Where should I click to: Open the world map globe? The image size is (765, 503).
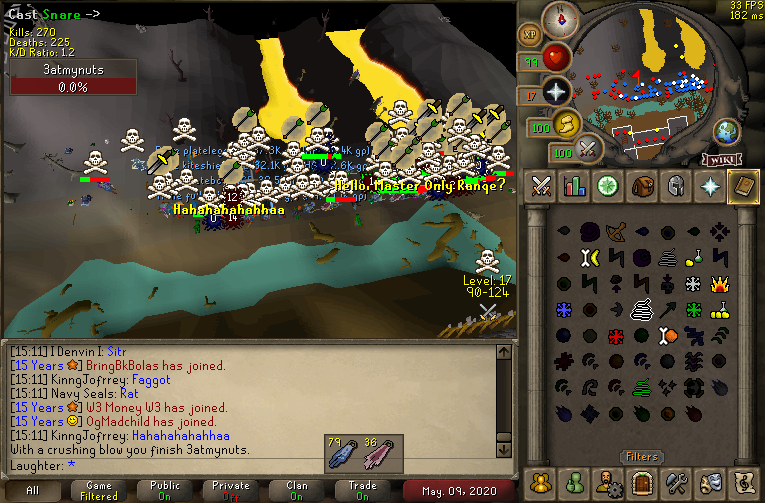[x=727, y=131]
